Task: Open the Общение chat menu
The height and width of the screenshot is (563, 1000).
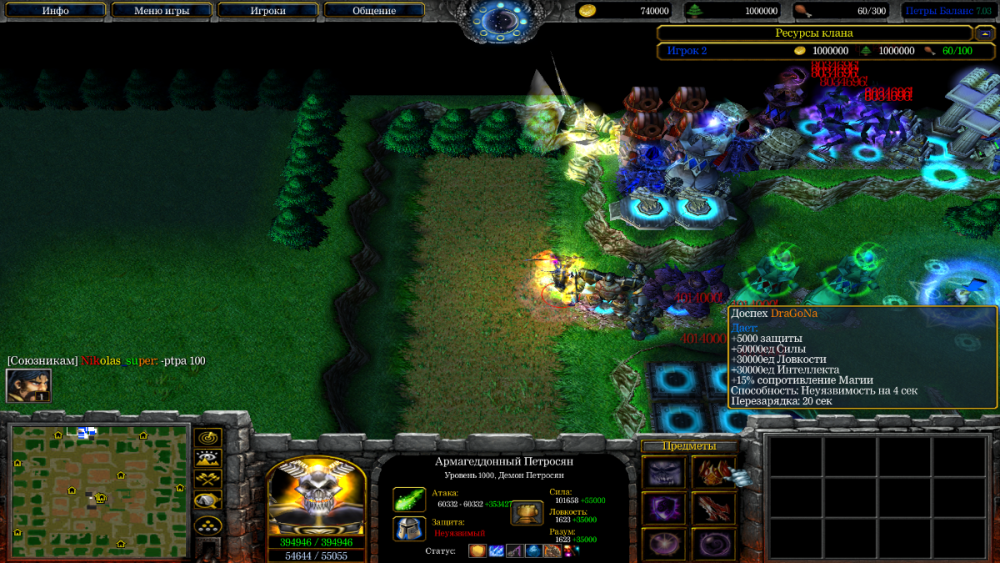Action: 373,11
